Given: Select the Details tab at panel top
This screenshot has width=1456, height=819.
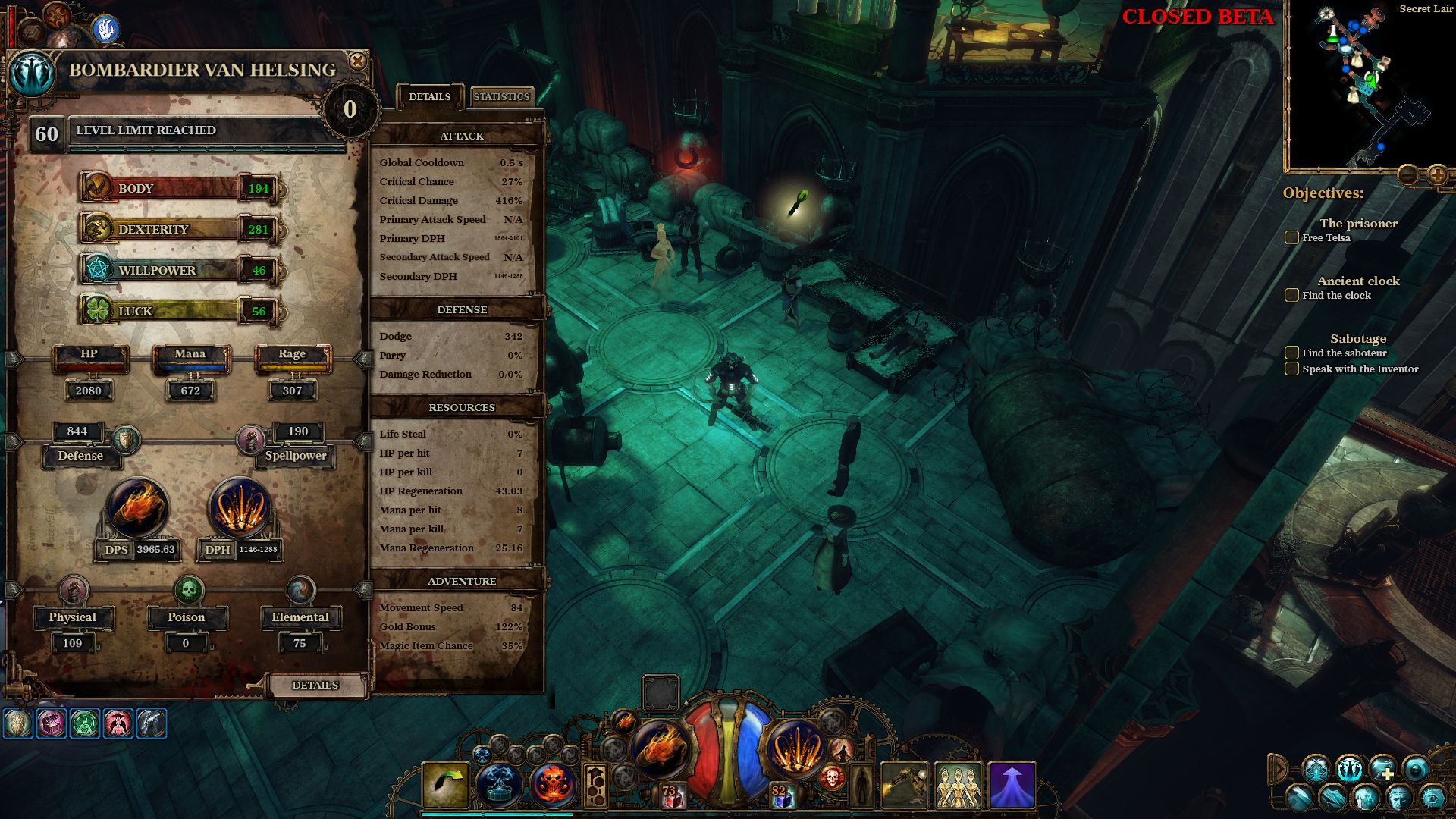Looking at the screenshot, I should pyautogui.click(x=429, y=96).
